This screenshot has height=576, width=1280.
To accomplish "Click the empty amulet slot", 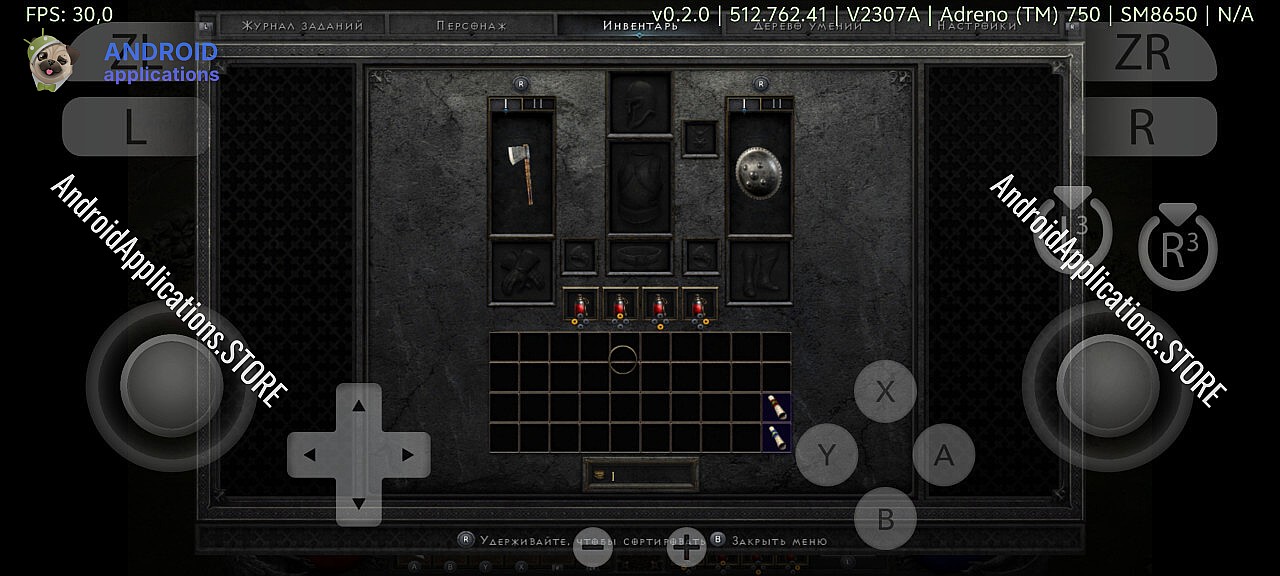I will point(699,138).
